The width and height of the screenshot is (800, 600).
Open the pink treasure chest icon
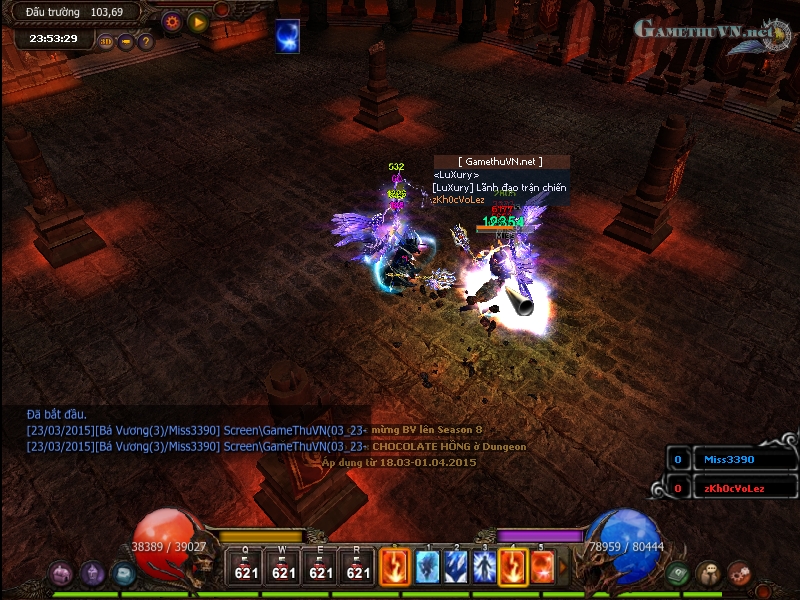pyautogui.click(x=62, y=573)
